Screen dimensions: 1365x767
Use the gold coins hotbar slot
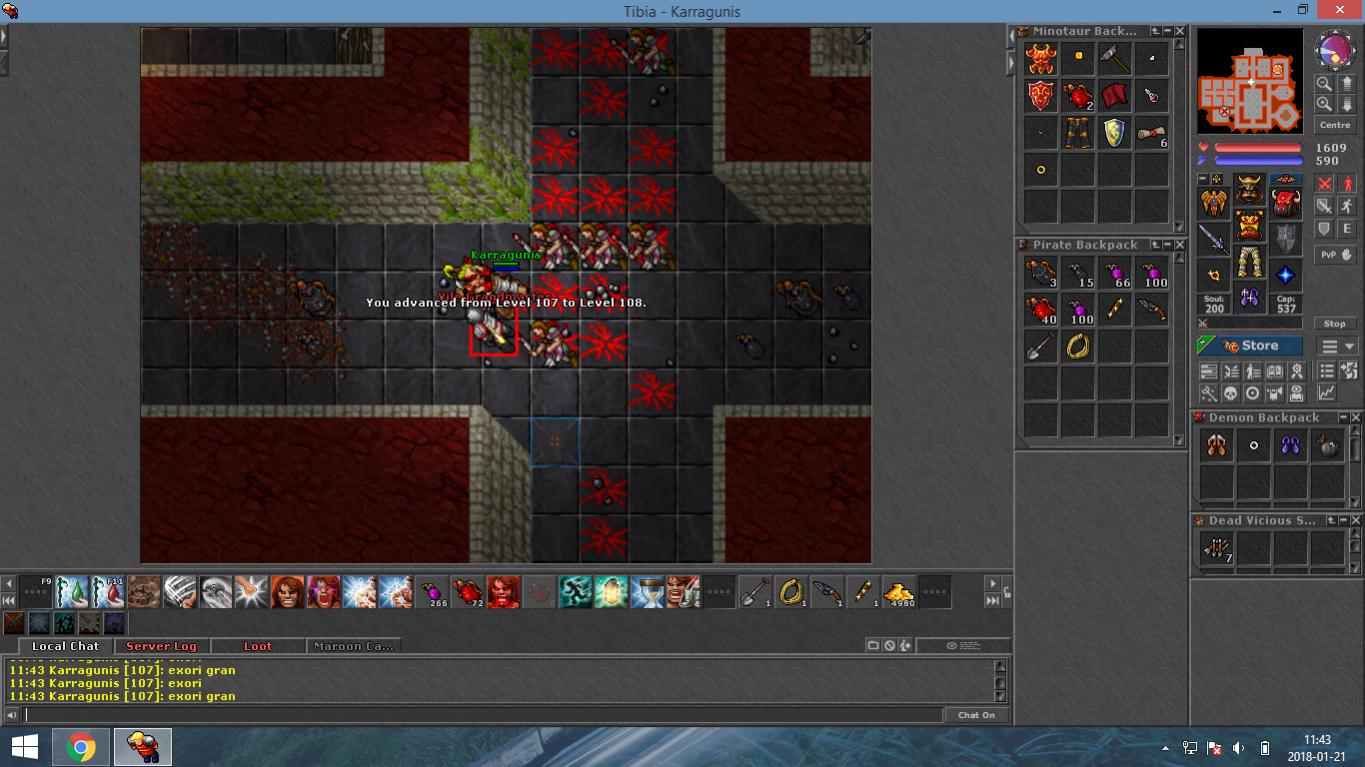(901, 592)
